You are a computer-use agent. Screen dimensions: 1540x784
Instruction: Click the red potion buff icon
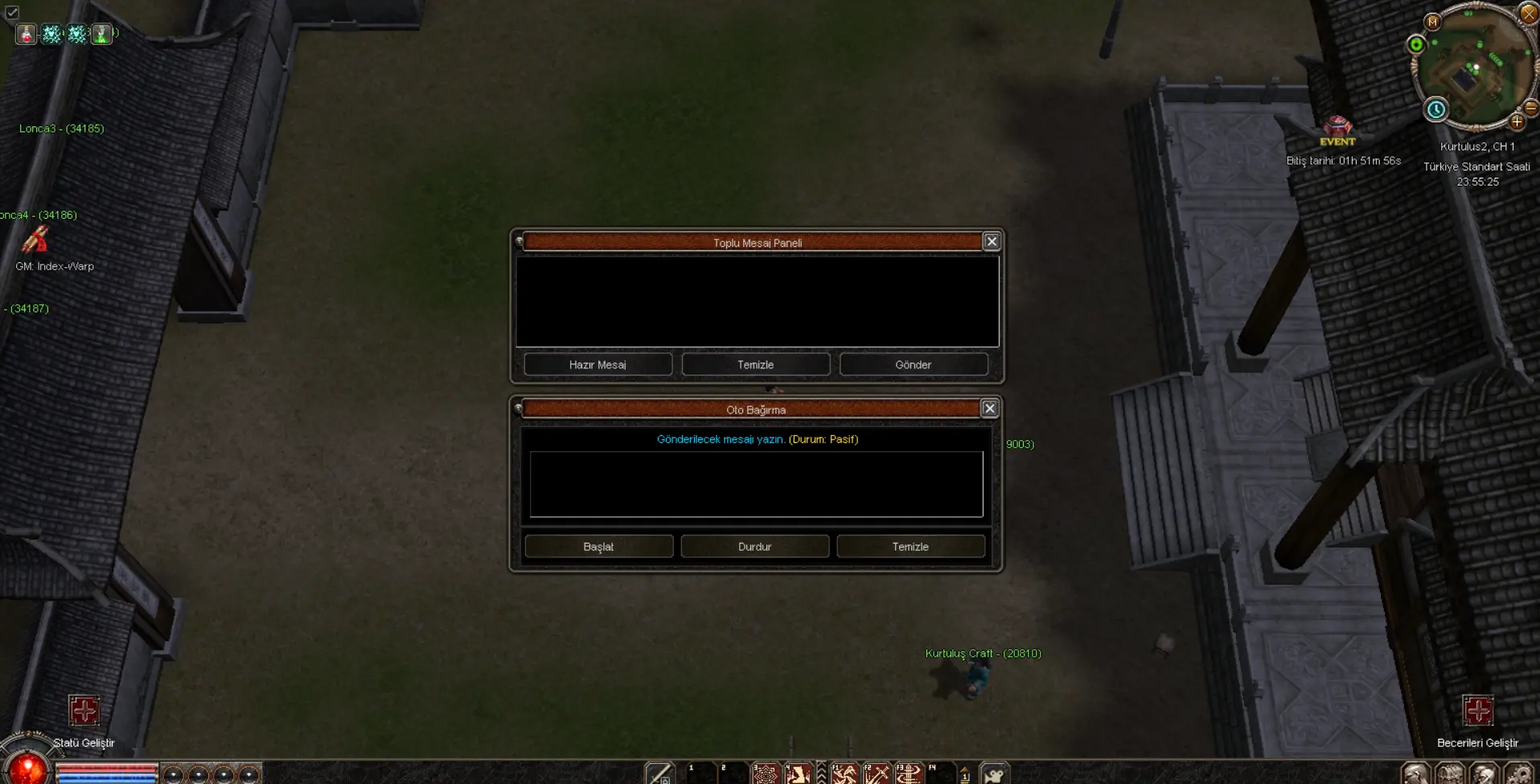pyautogui.click(x=27, y=34)
